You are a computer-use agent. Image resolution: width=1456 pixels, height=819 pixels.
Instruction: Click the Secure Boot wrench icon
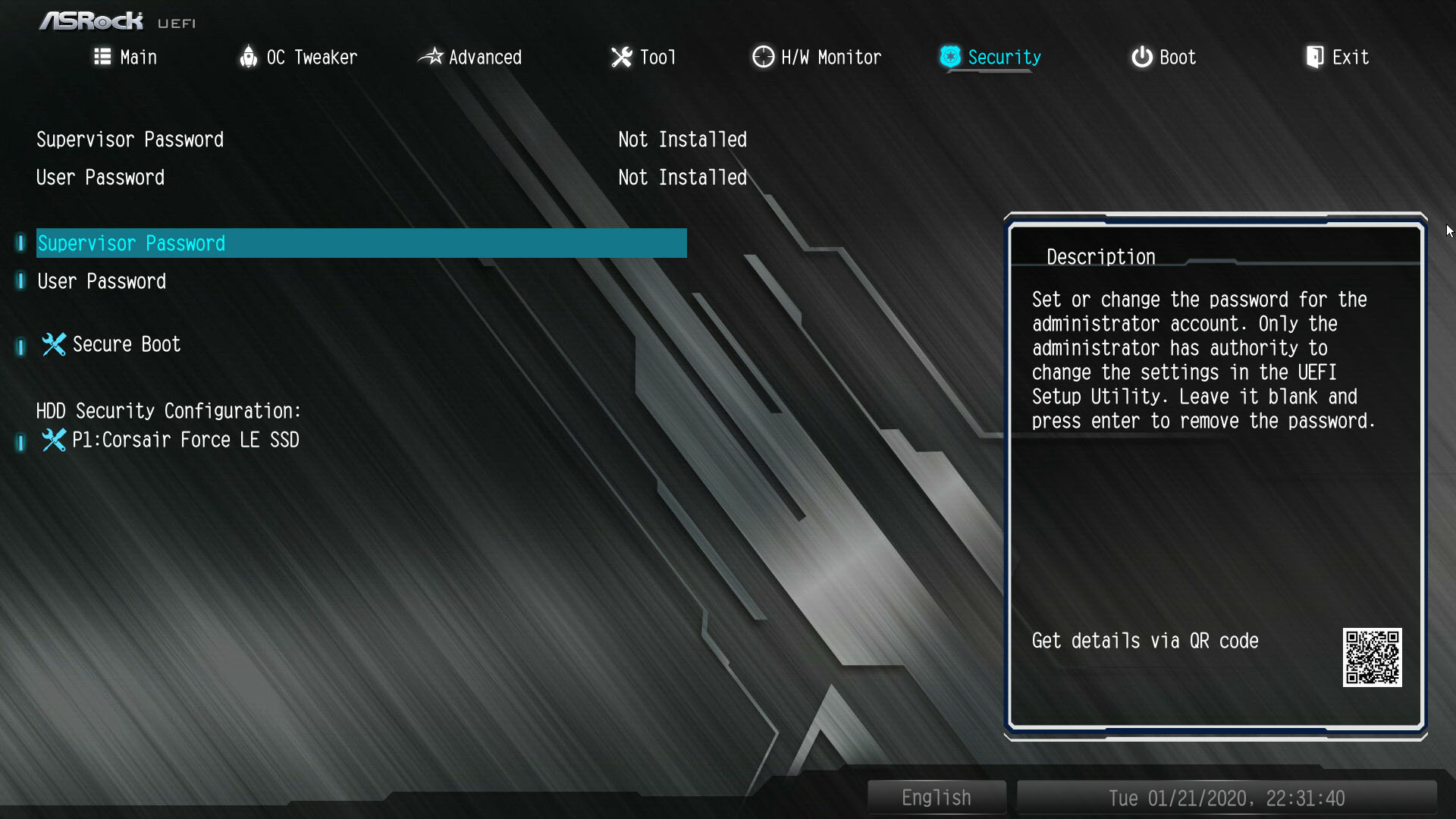pyautogui.click(x=53, y=344)
